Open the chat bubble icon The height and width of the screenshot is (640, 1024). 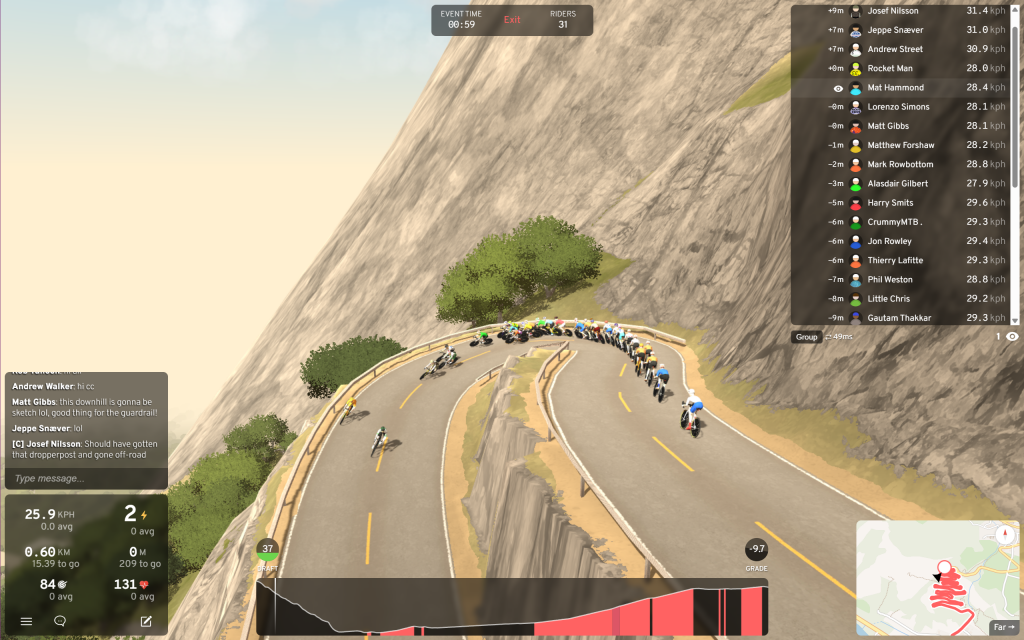(x=60, y=621)
